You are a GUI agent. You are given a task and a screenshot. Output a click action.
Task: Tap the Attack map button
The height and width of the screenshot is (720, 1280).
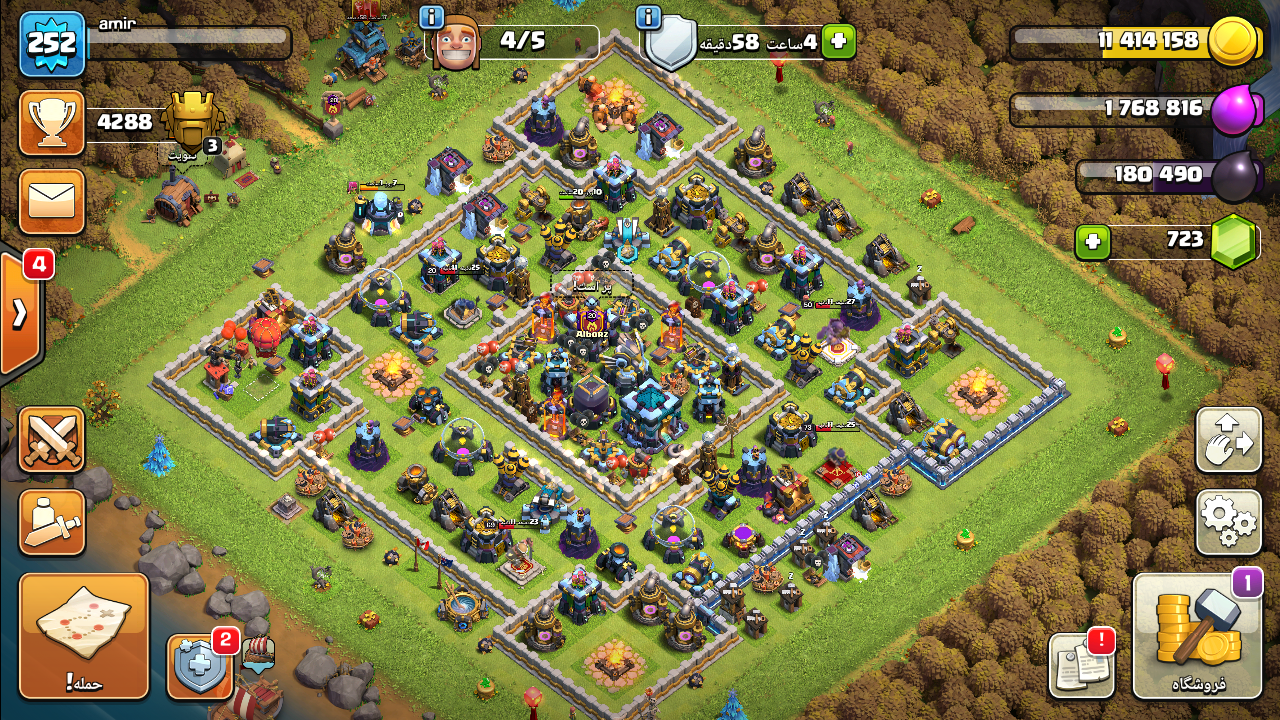pyautogui.click(x=84, y=636)
